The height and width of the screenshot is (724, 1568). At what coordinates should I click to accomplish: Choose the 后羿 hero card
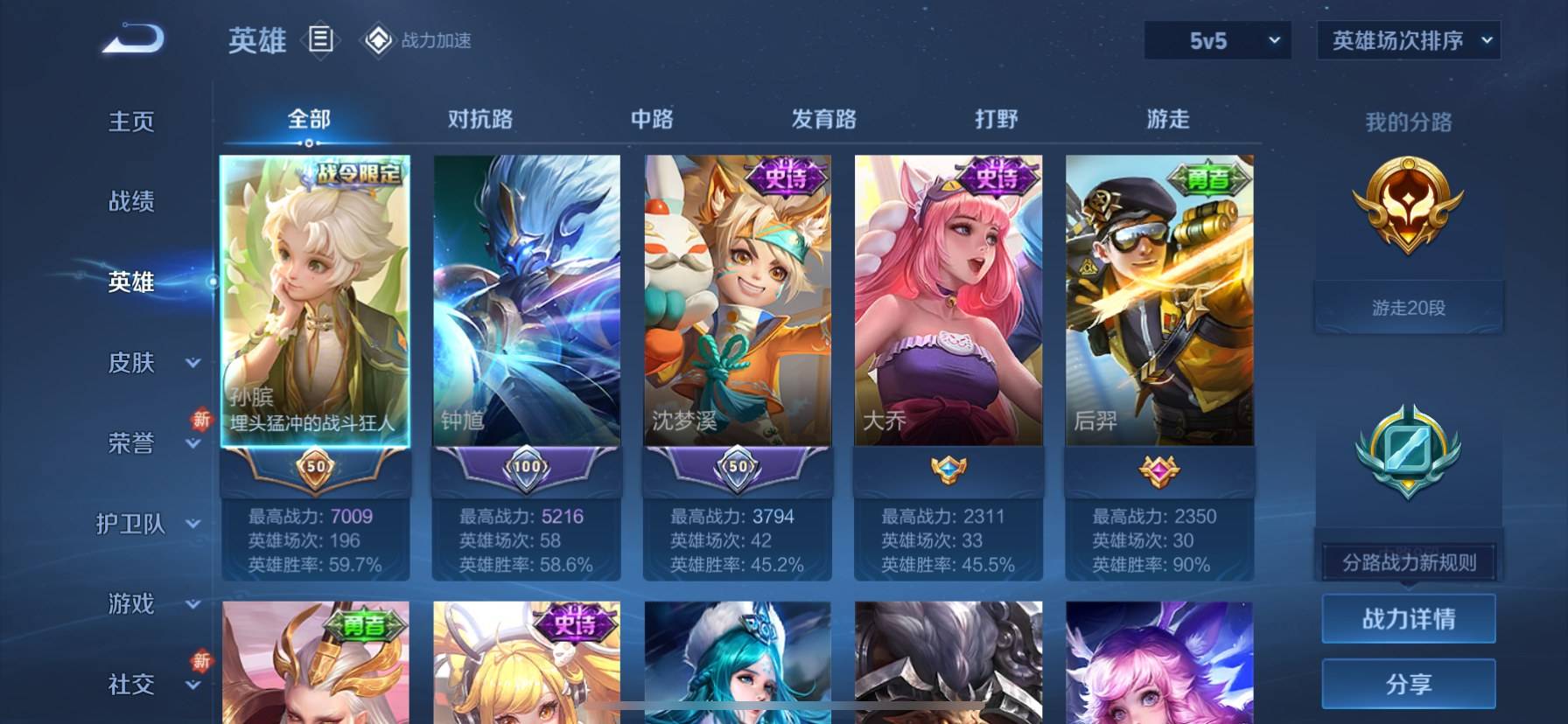point(1159,302)
